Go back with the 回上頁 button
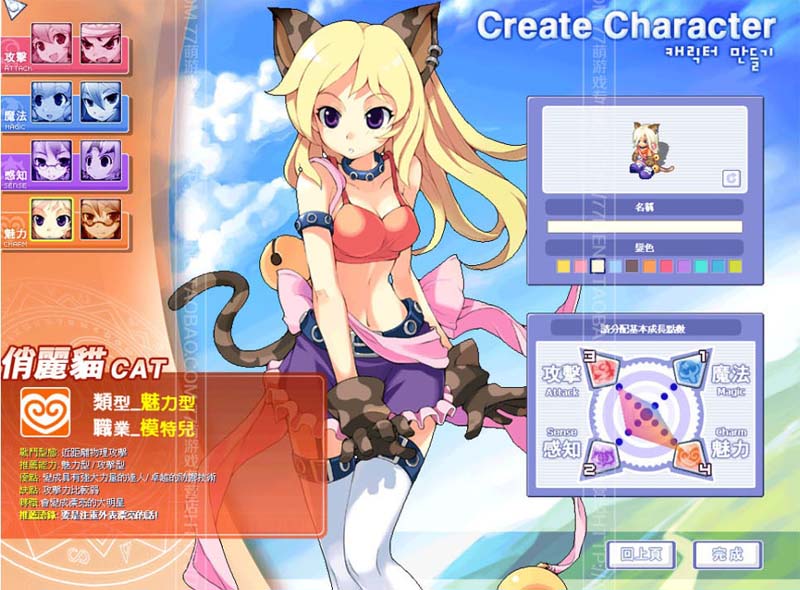Viewport: 800px width, 590px height. pos(640,554)
